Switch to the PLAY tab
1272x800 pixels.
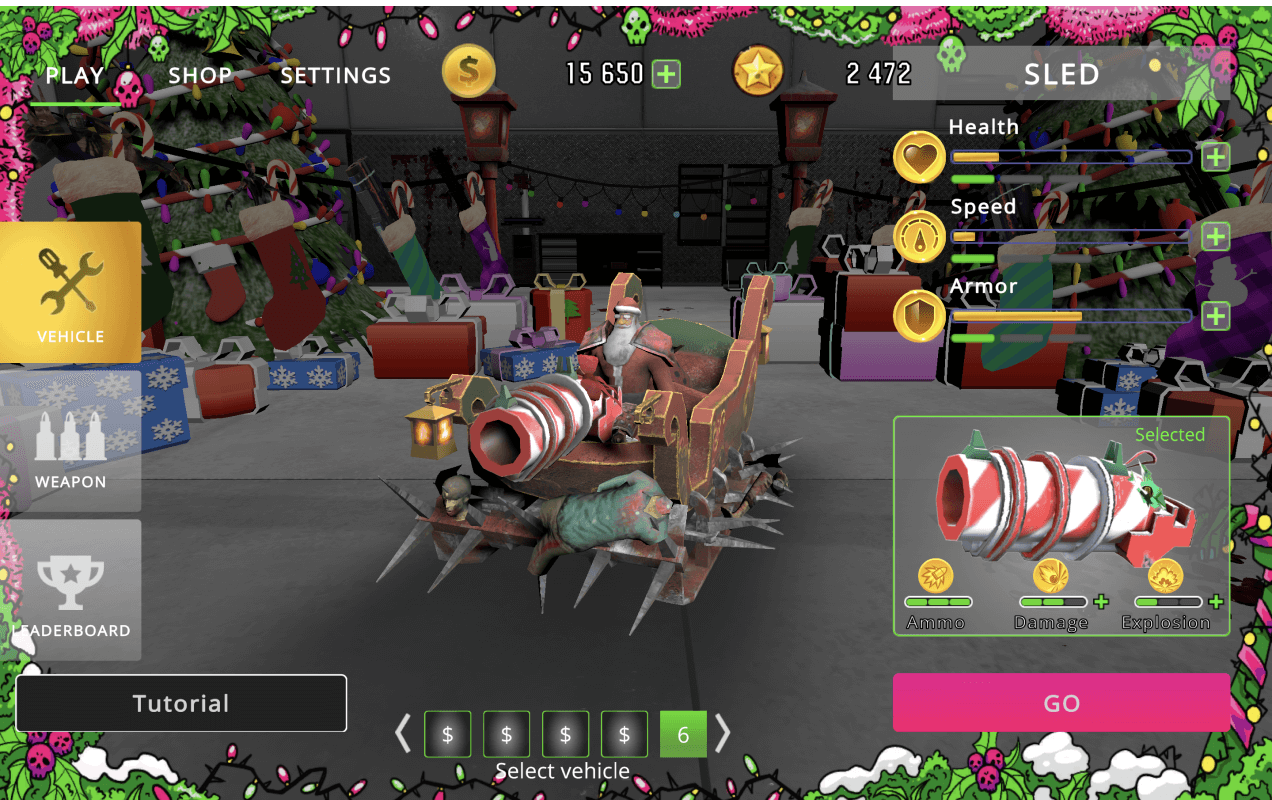point(75,75)
